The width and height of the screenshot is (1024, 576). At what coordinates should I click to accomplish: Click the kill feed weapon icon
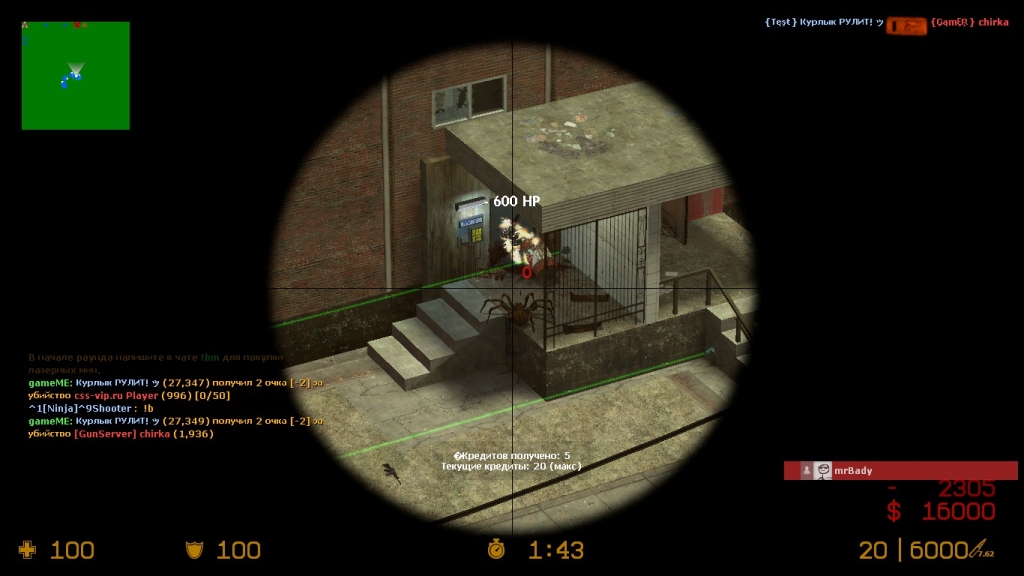coord(906,24)
